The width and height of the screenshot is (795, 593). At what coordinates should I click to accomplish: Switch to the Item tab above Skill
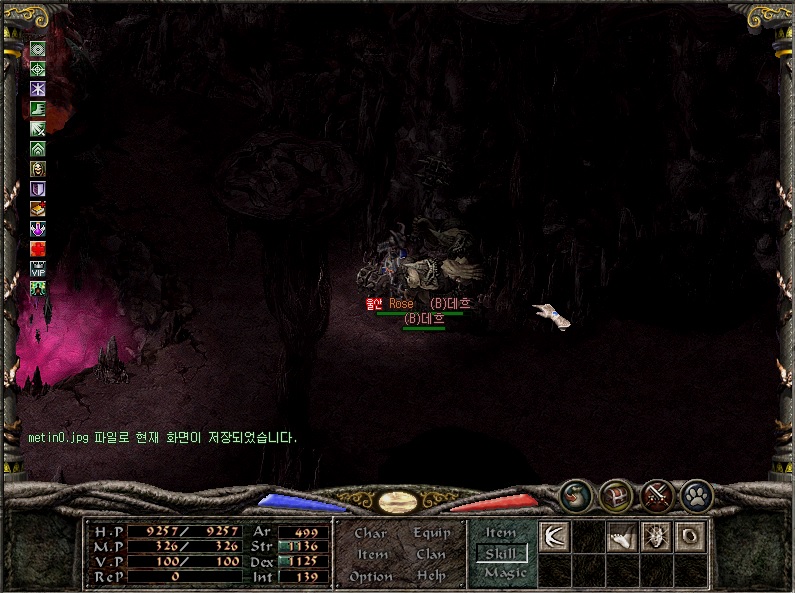[500, 533]
